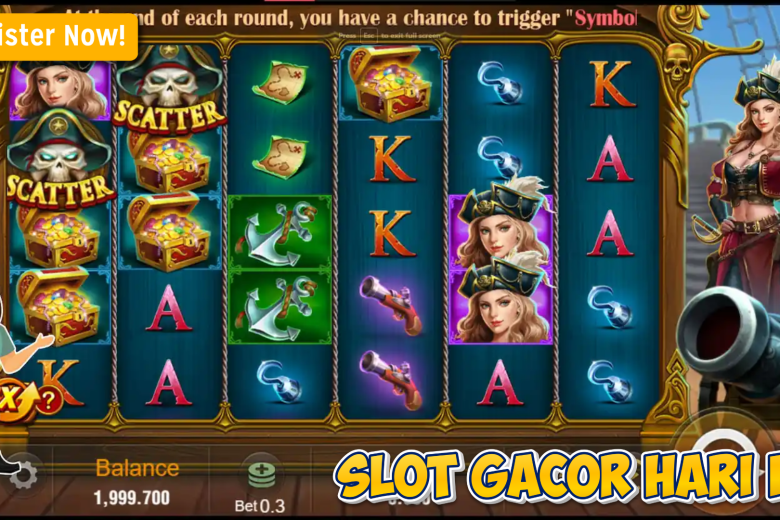
Task: Click the Register Now banner button
Action: tap(65, 36)
